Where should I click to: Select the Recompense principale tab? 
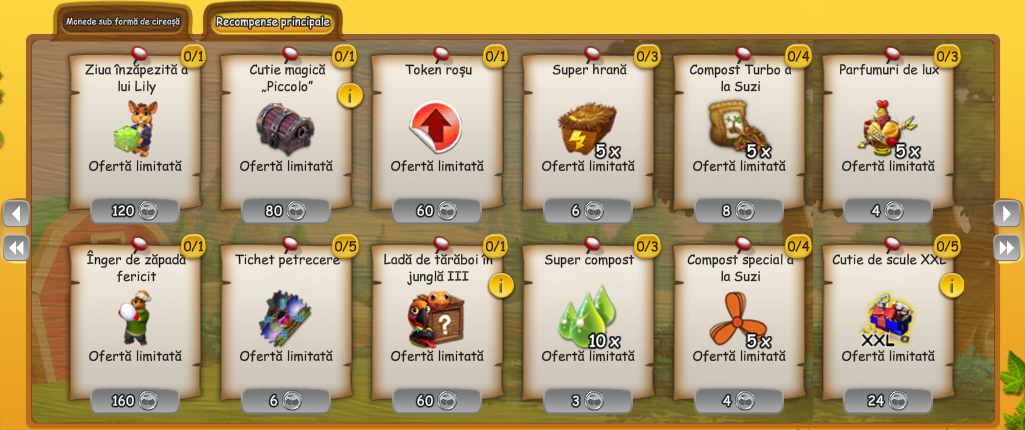click(x=272, y=21)
